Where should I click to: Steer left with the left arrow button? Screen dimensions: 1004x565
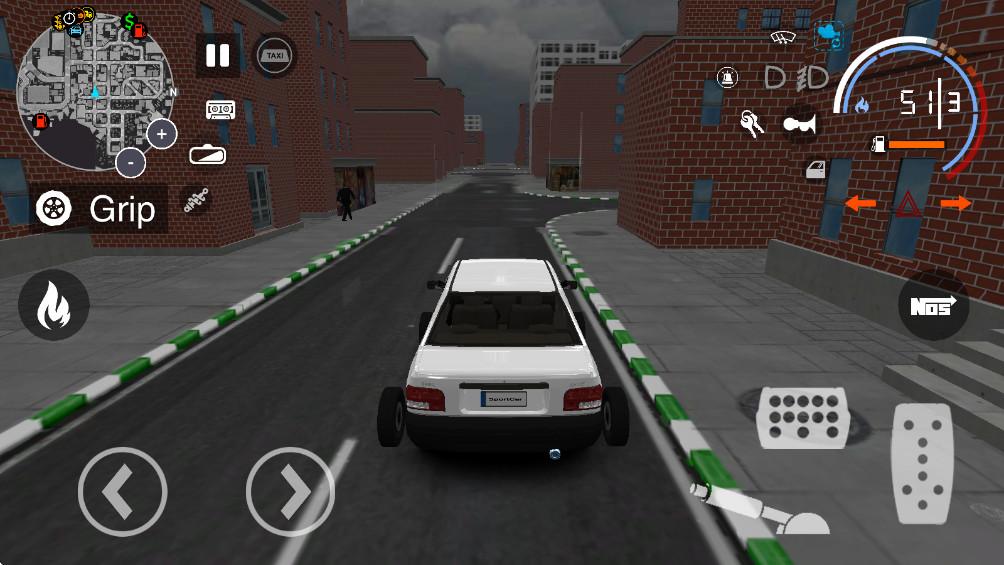pos(122,491)
